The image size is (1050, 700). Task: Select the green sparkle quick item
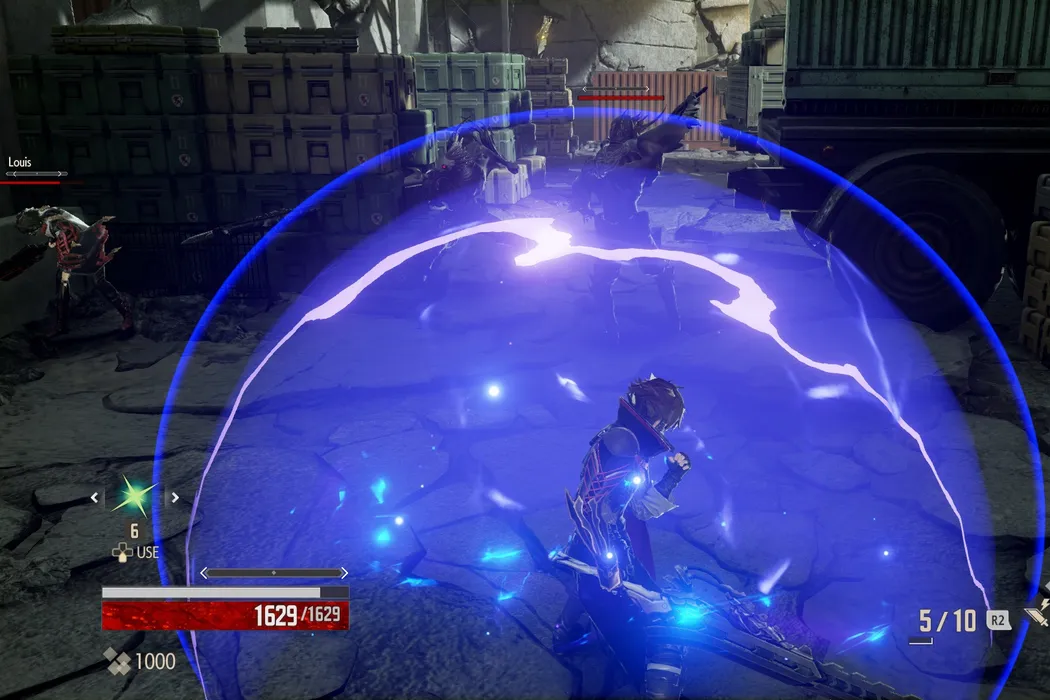pos(134,497)
